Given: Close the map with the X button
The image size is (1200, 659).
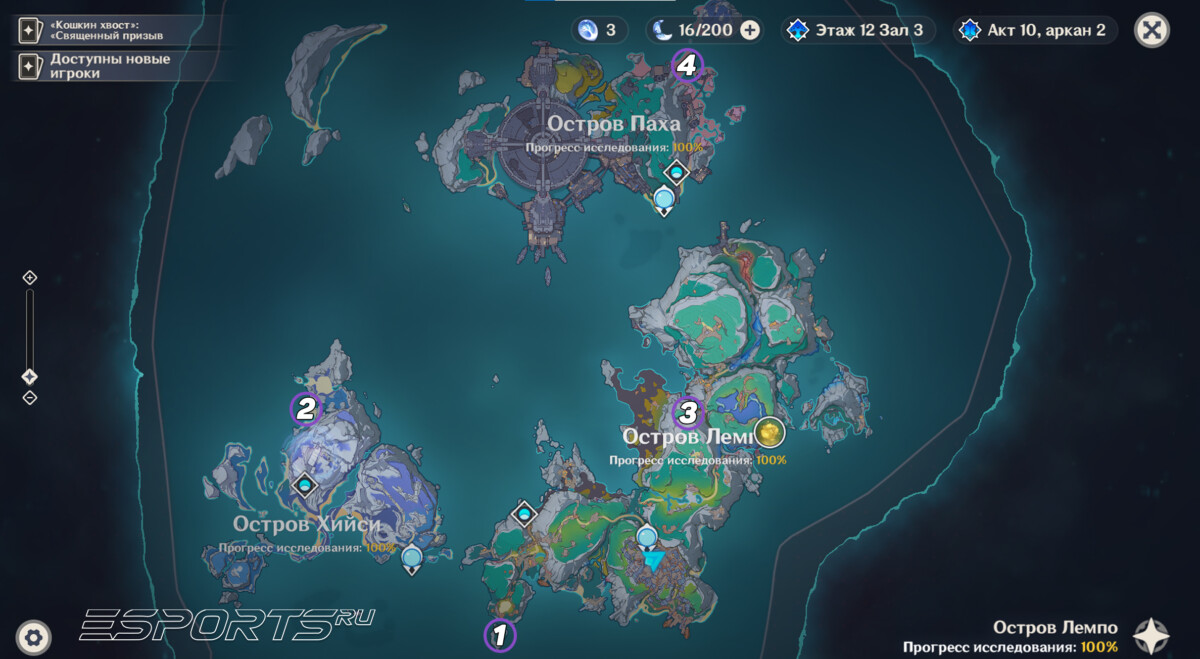Looking at the screenshot, I should (x=1152, y=30).
